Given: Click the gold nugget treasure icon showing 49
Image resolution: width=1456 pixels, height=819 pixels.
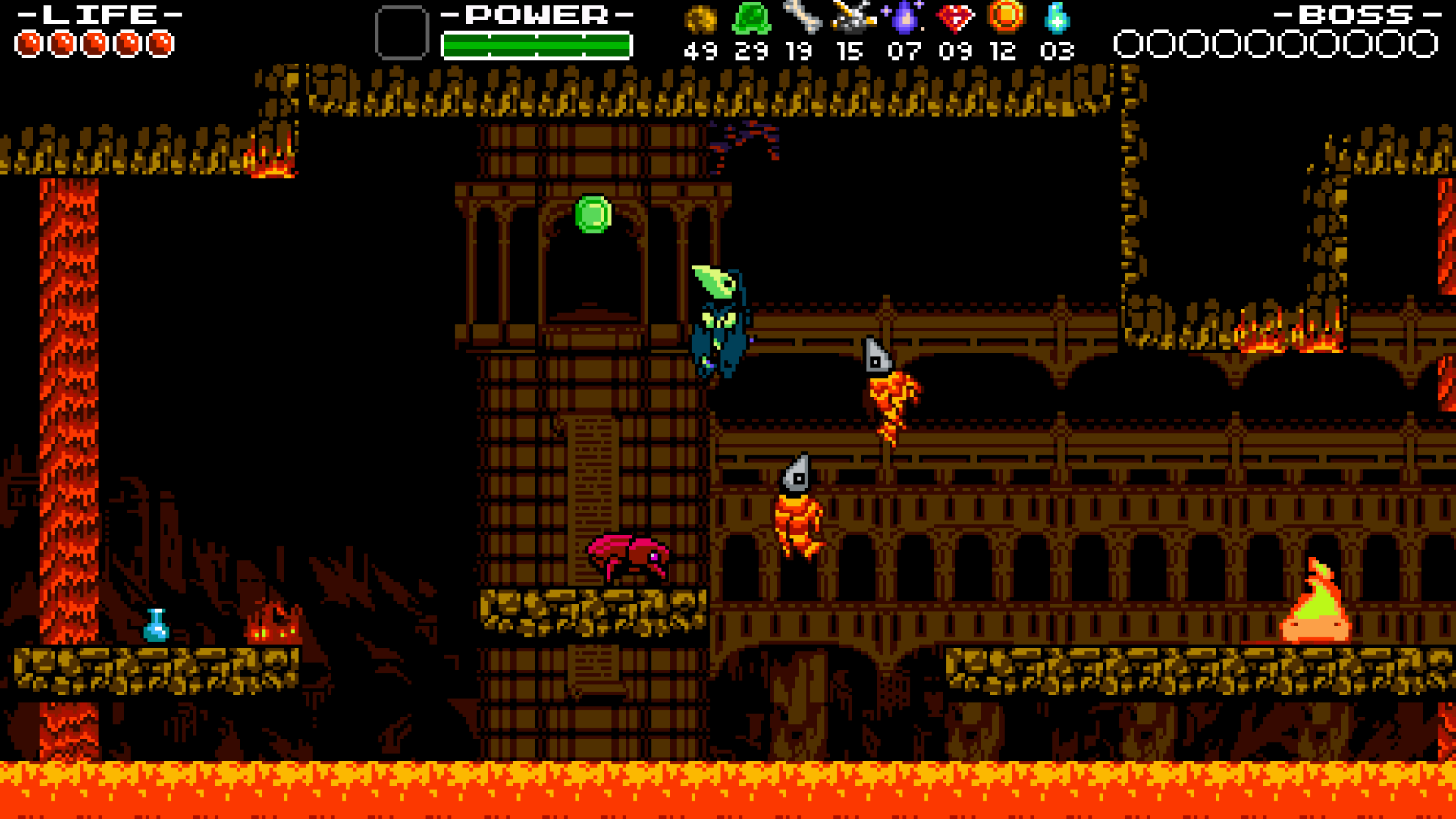Looking at the screenshot, I should click(699, 19).
